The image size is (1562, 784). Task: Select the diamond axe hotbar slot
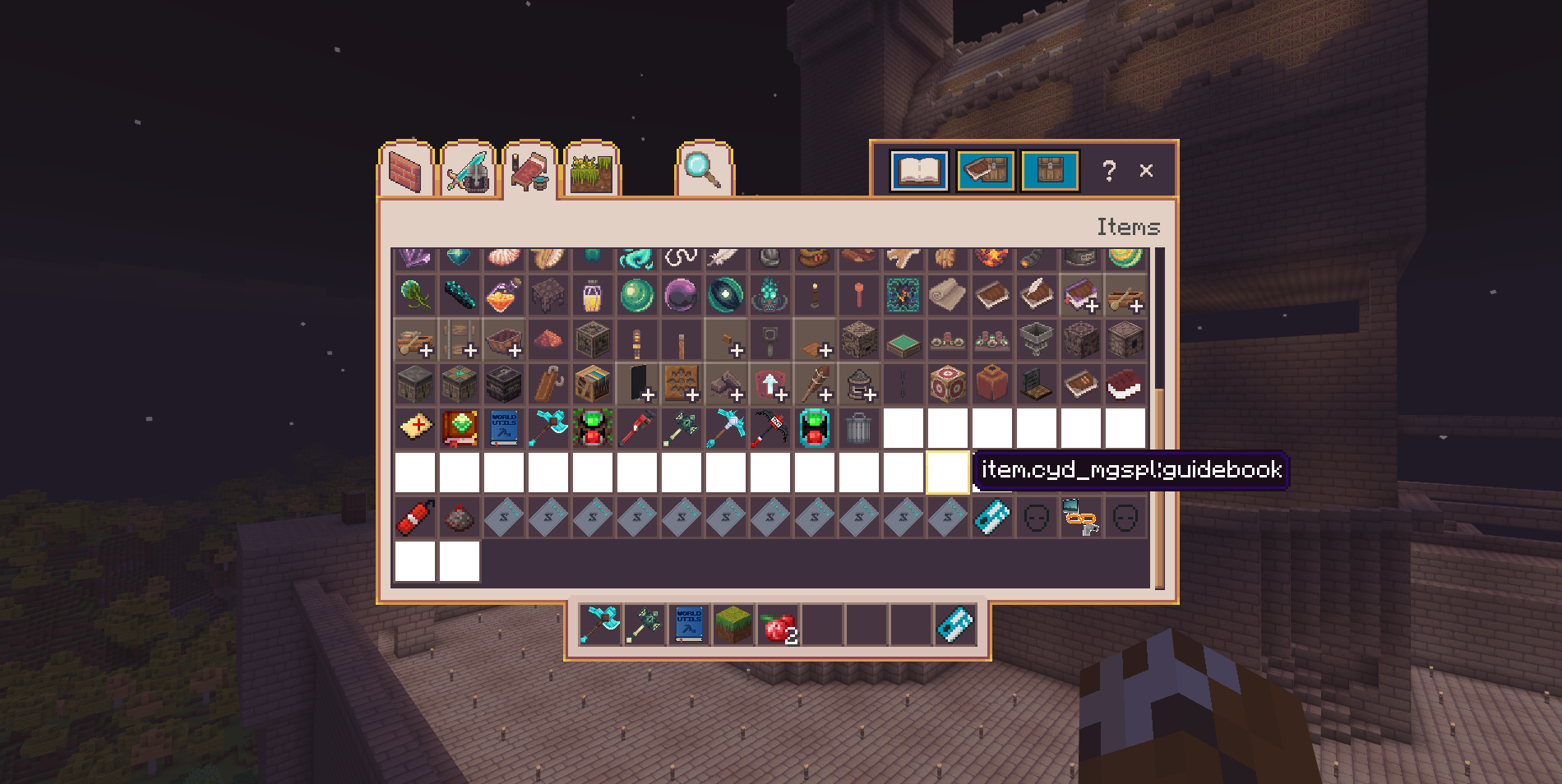click(x=600, y=626)
